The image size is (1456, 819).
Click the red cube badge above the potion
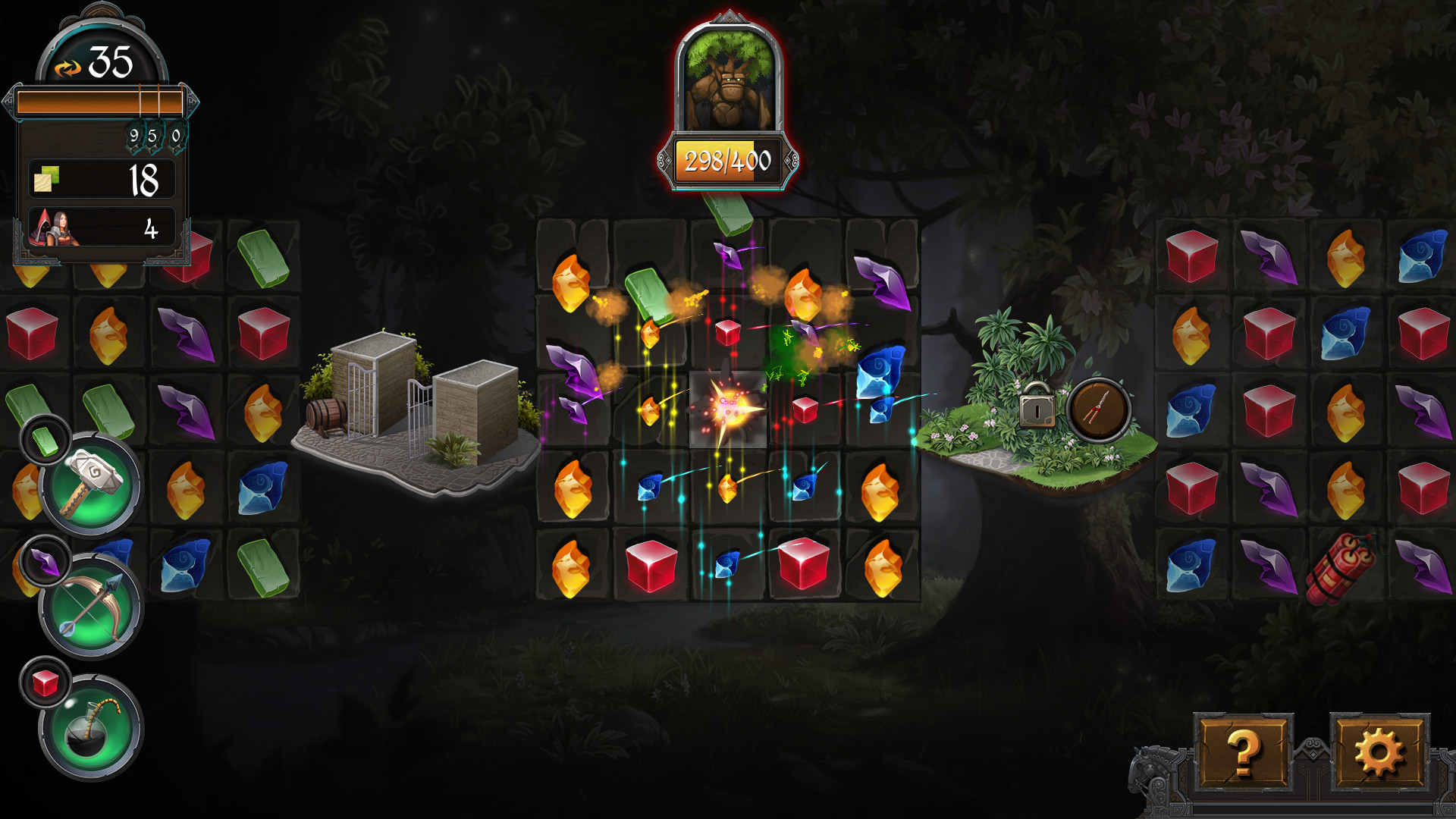(x=45, y=681)
